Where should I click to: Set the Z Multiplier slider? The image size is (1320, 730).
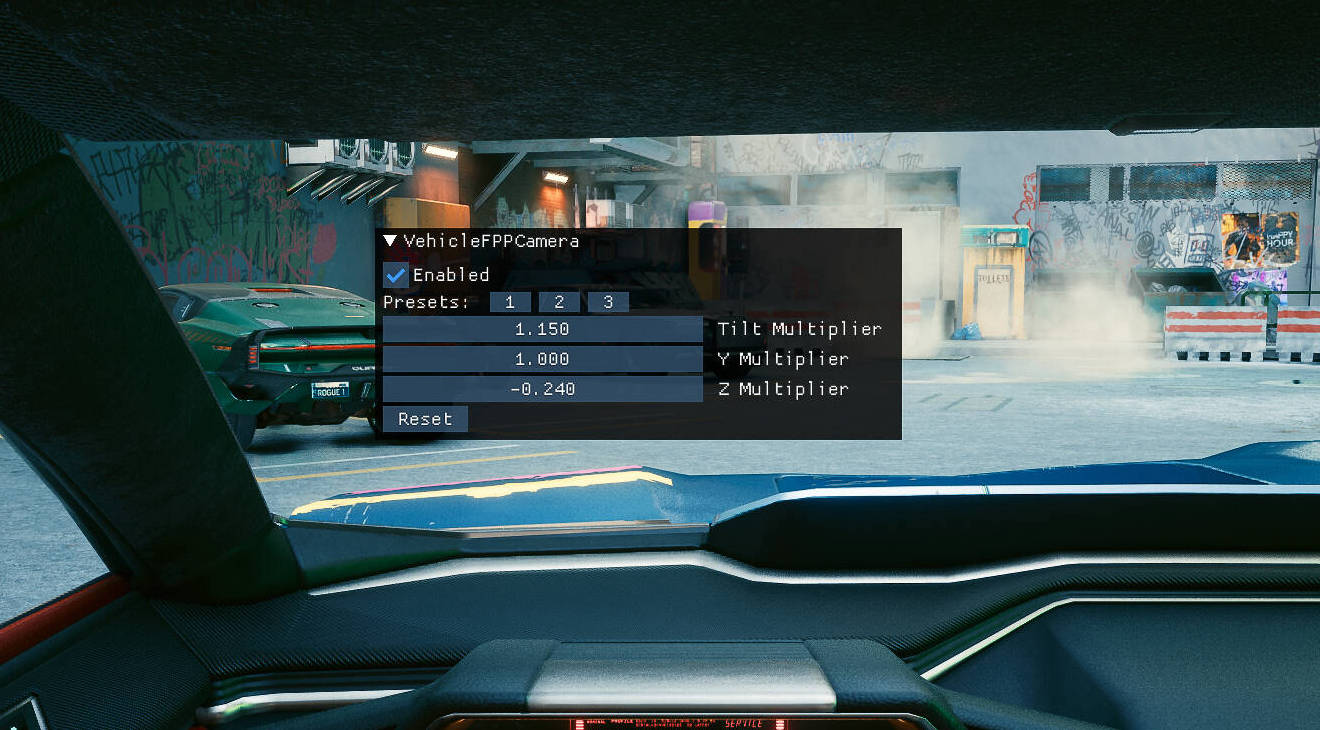click(542, 389)
